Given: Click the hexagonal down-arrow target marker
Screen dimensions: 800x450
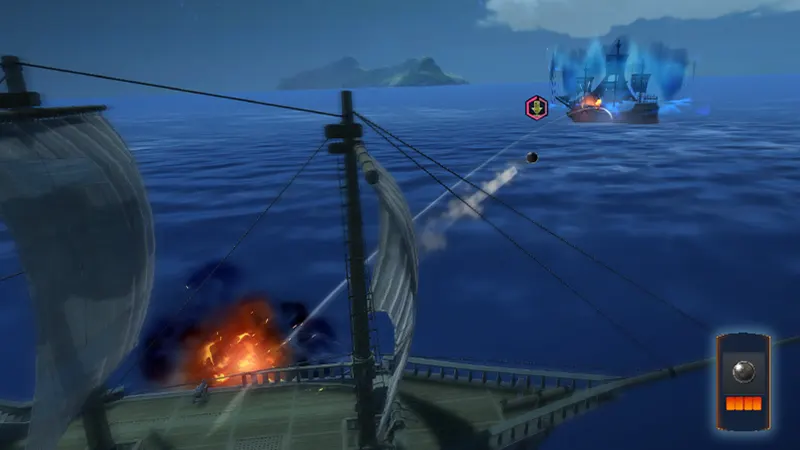Looking at the screenshot, I should [537, 108].
